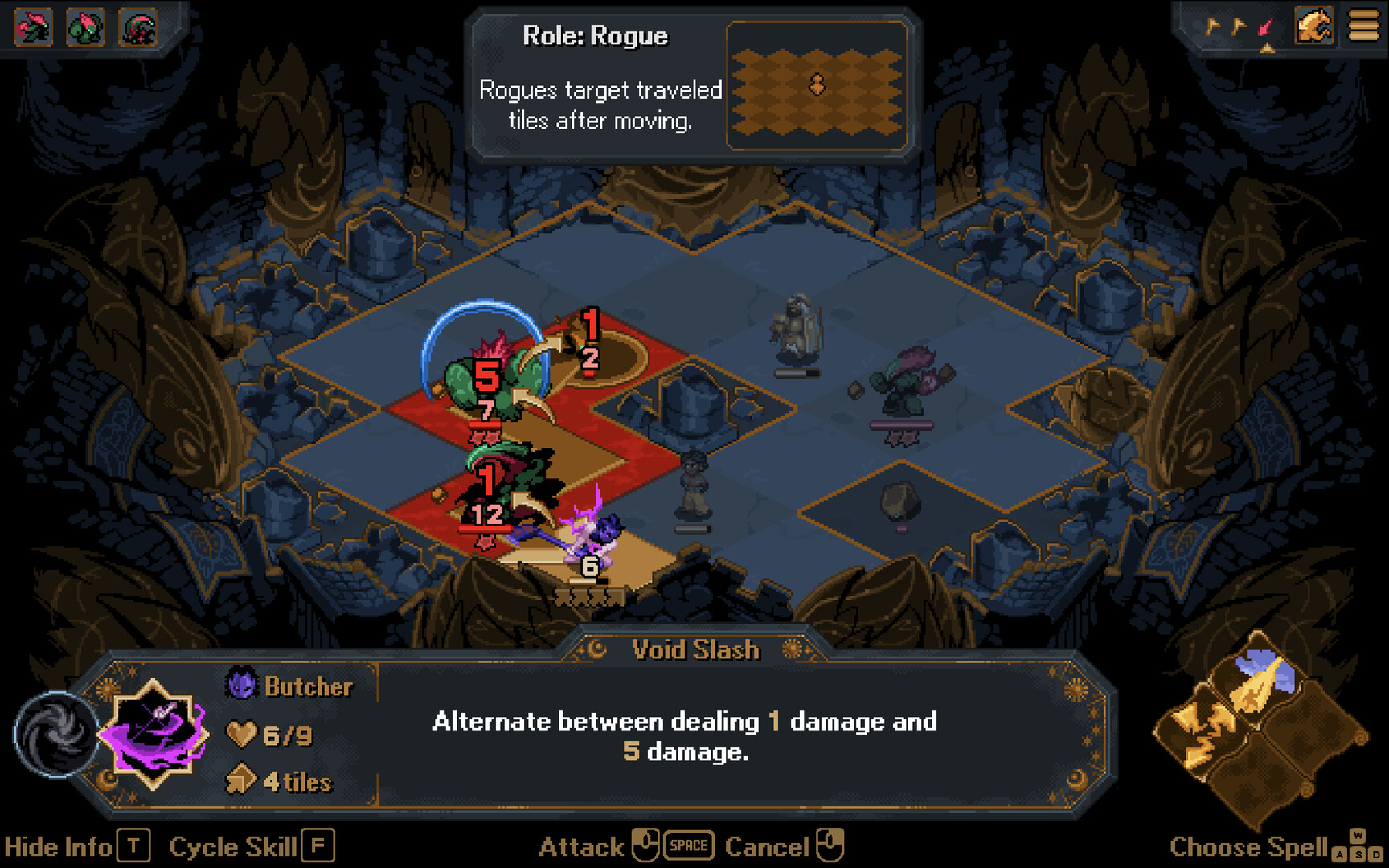The image size is (1389, 868).
Task: Click the grey swirl vortex skill icon
Action: (x=55, y=734)
